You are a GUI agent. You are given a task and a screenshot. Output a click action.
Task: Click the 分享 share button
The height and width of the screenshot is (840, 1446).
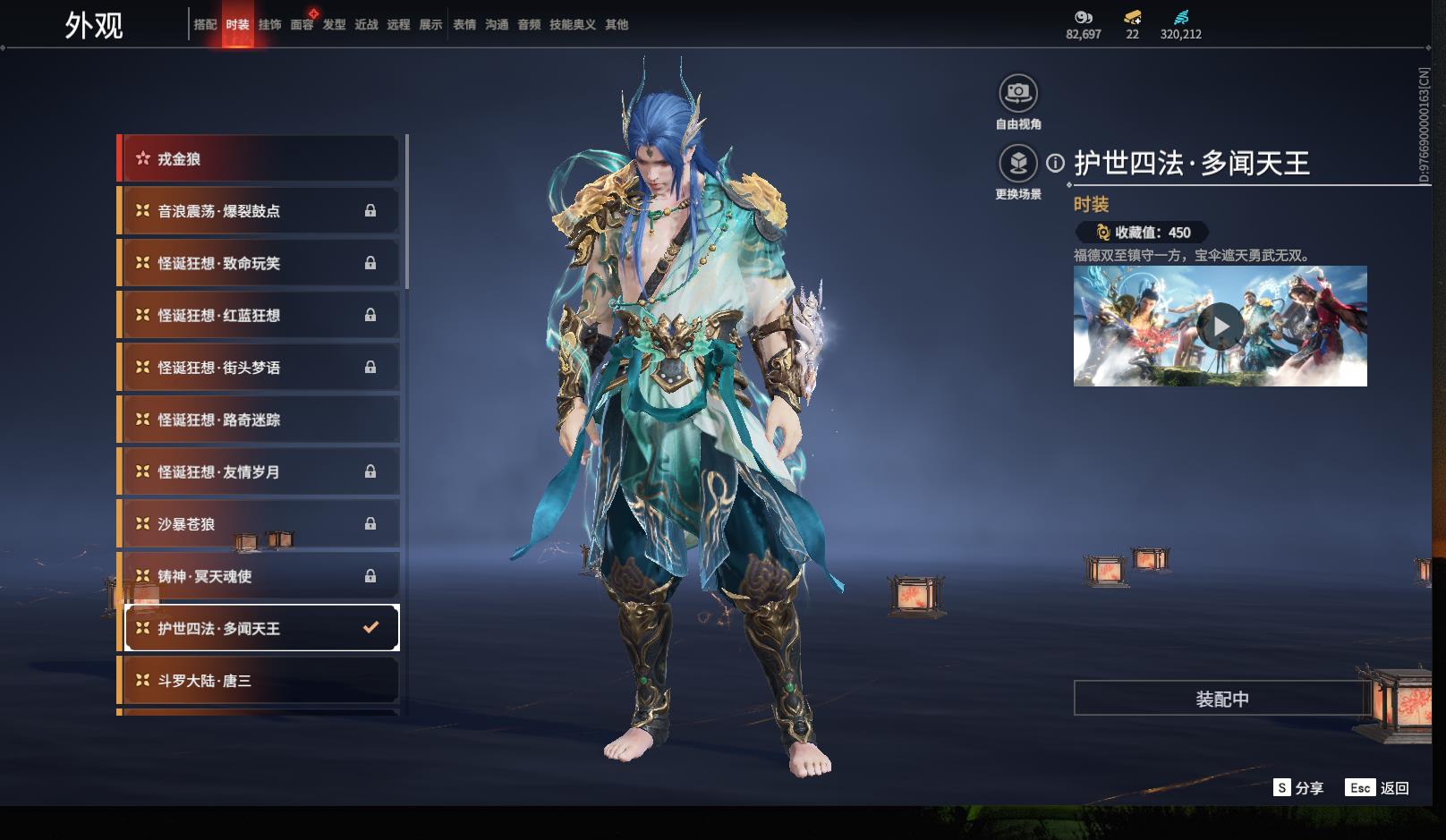1298,788
